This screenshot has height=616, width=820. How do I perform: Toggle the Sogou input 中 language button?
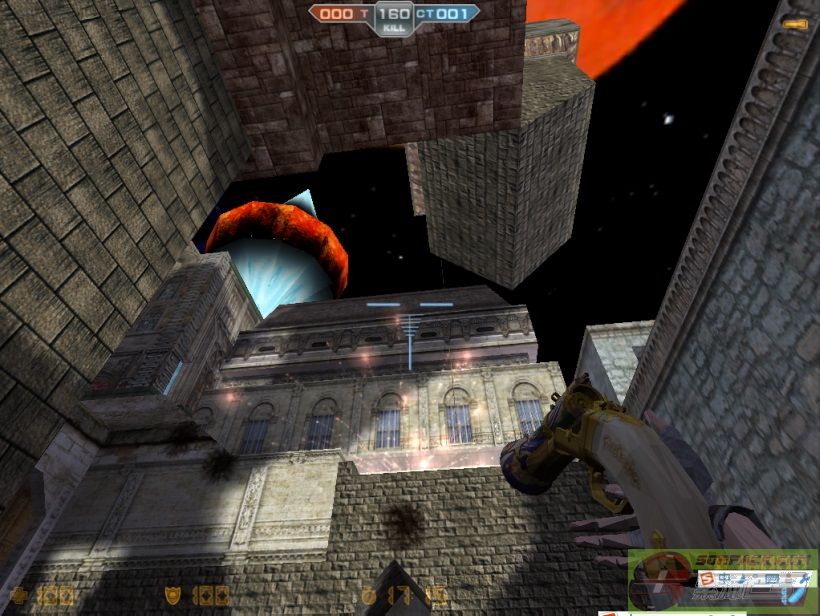pyautogui.click(x=724, y=580)
